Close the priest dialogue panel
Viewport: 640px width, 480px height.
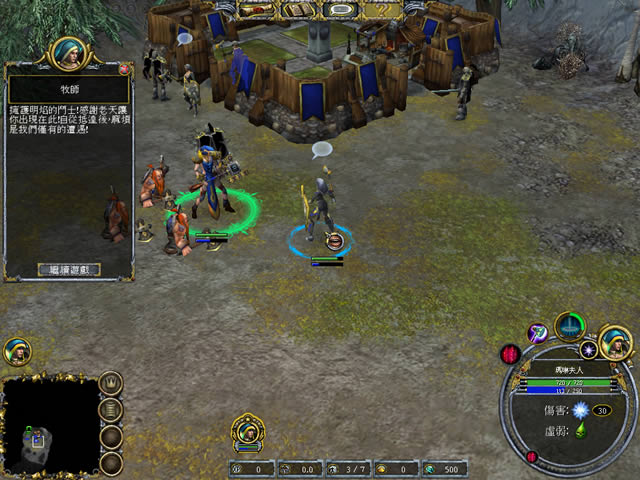click(124, 70)
